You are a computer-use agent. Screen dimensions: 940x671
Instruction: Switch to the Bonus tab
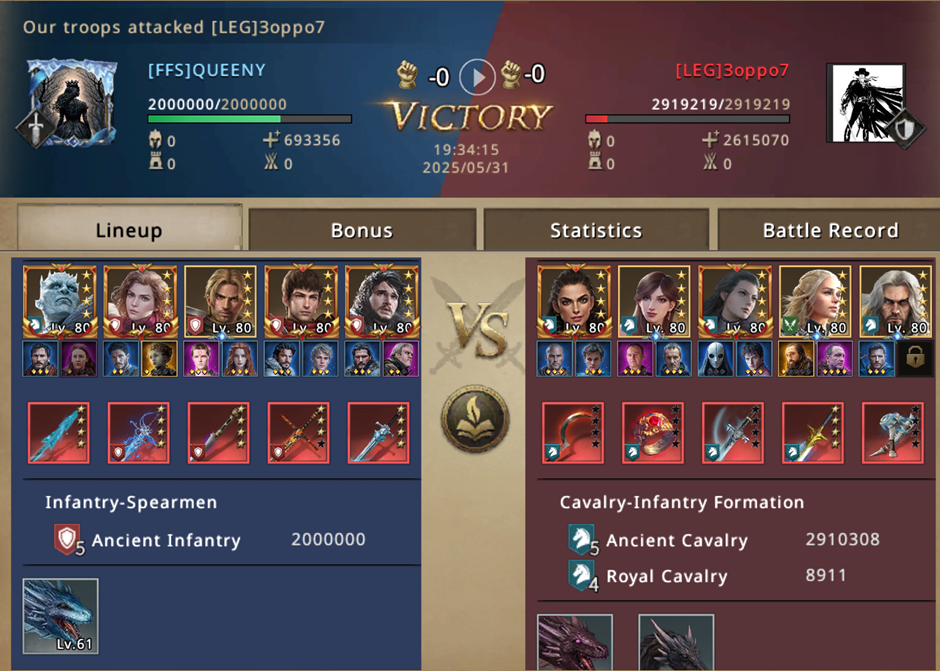360,230
